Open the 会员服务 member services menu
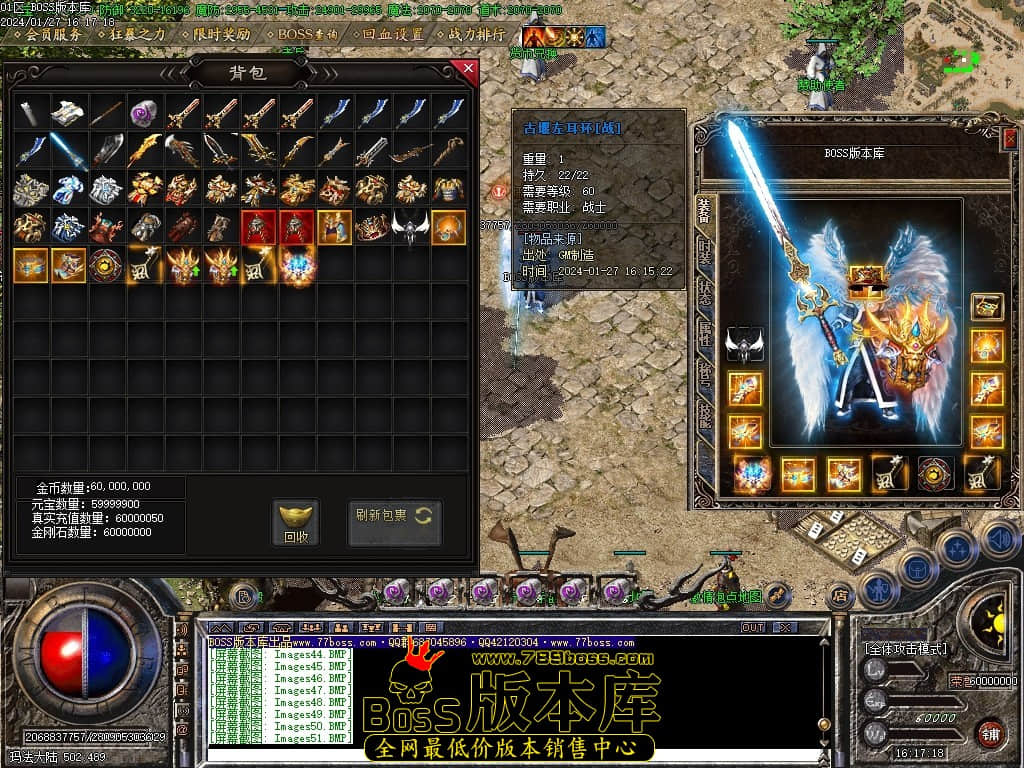 [x=52, y=34]
